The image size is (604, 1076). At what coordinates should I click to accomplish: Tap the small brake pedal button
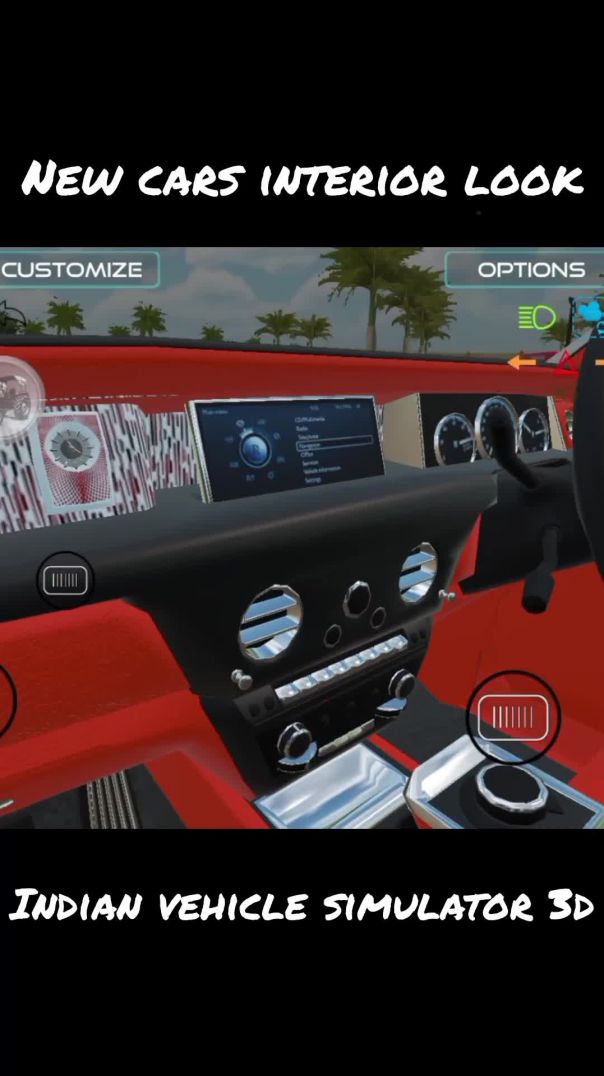[65, 578]
